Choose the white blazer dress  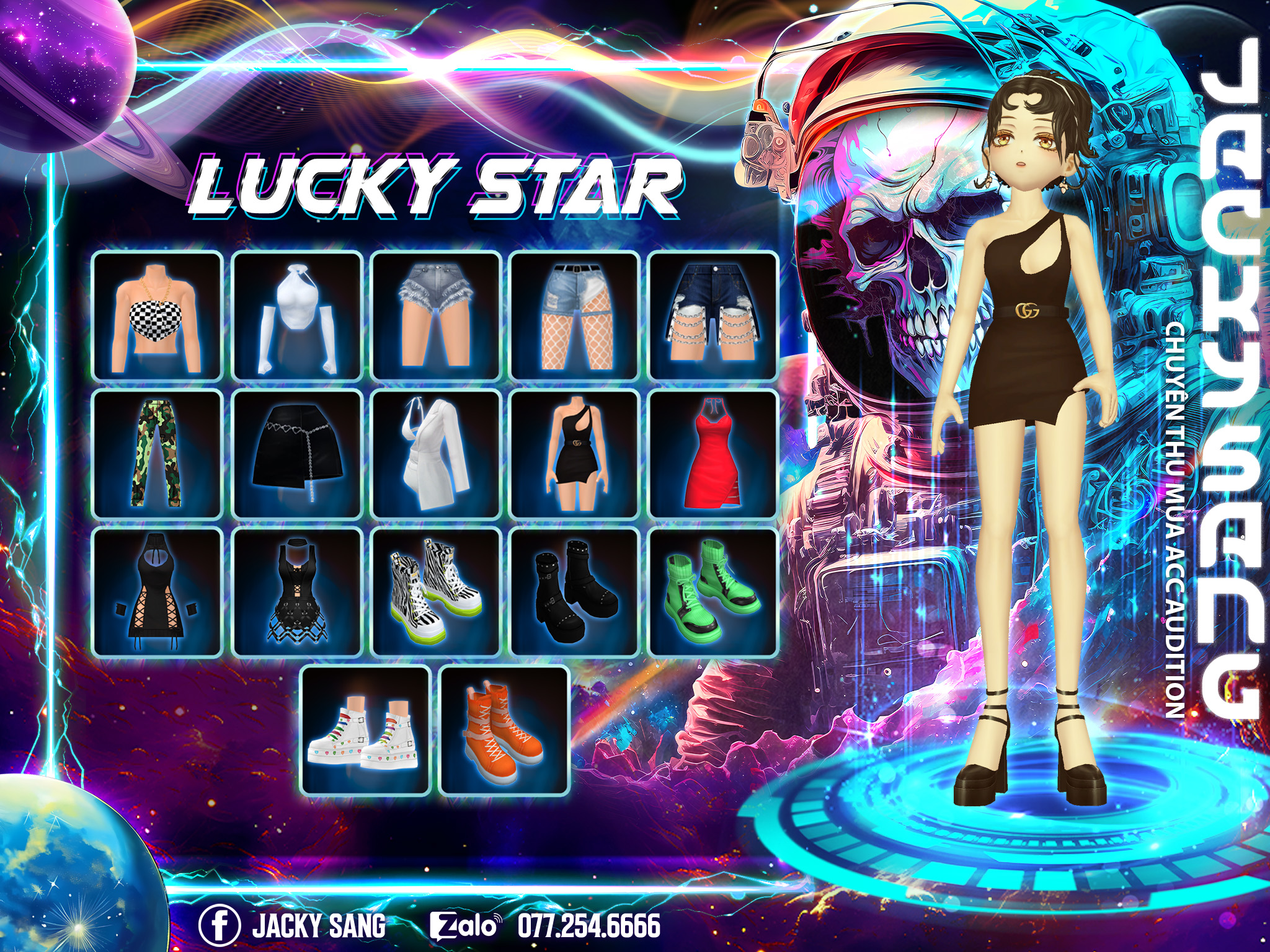(436, 454)
